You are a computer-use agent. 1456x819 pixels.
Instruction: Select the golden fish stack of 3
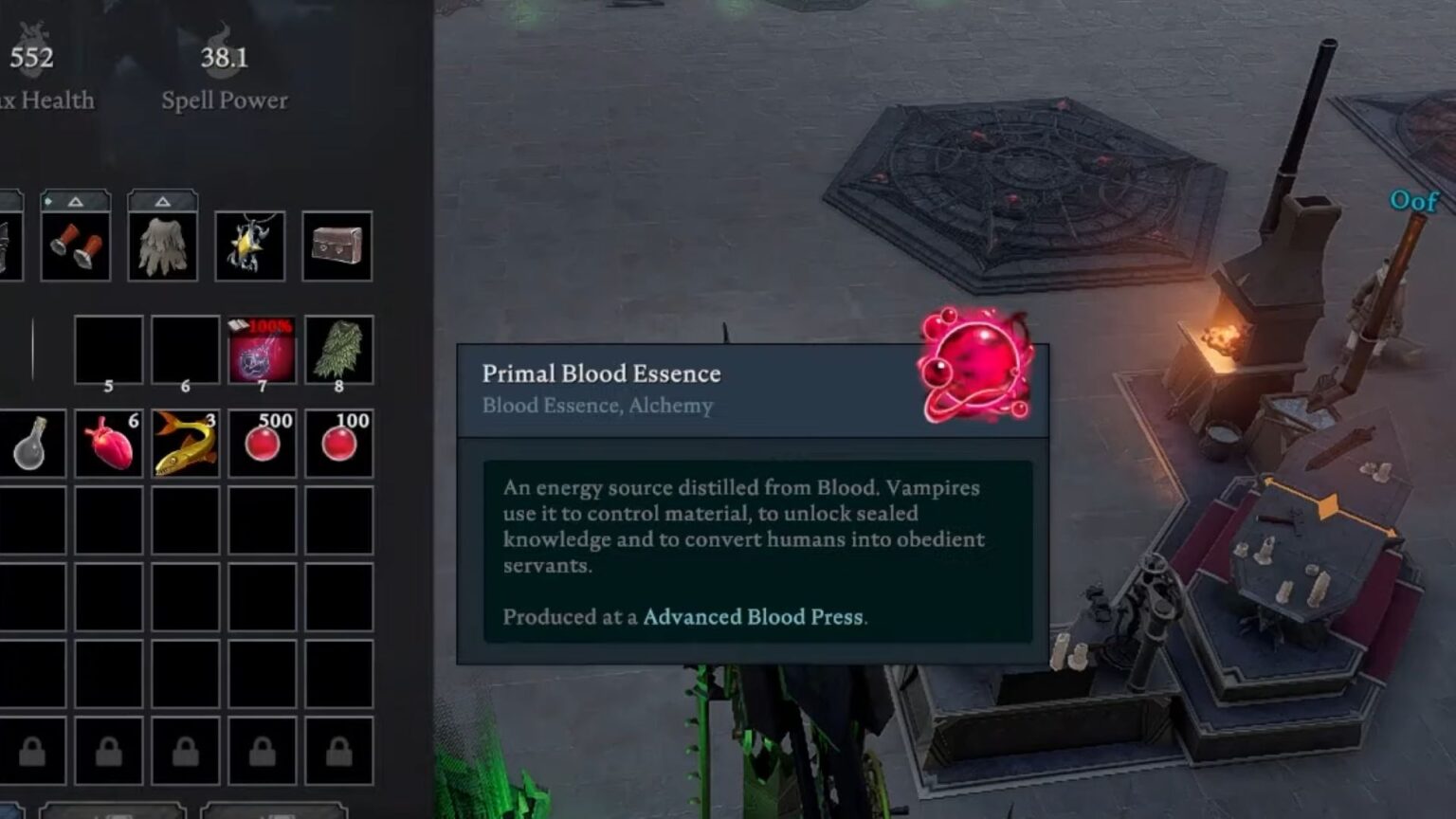click(x=186, y=443)
